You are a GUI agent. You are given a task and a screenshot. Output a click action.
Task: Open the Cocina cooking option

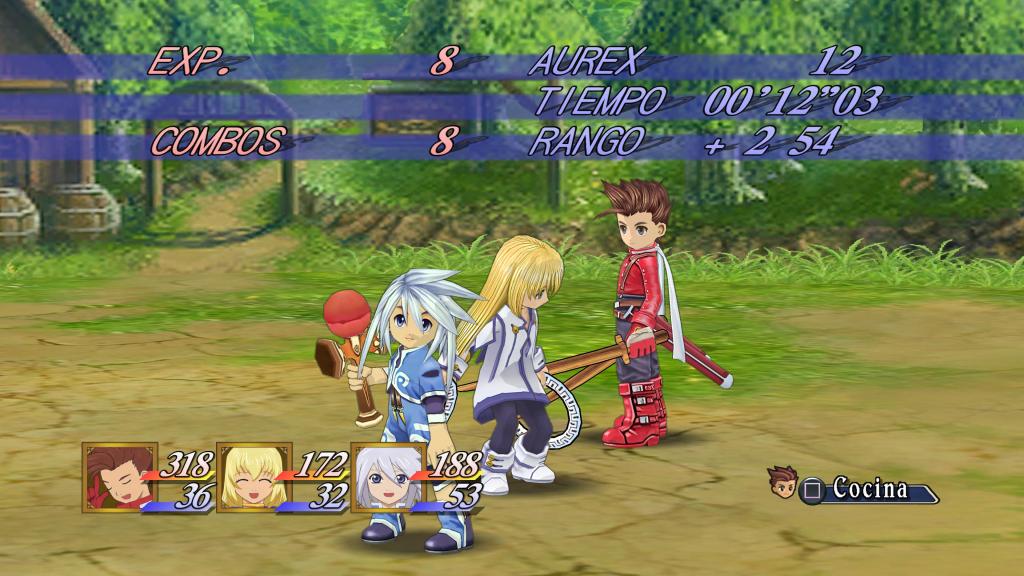tap(858, 490)
